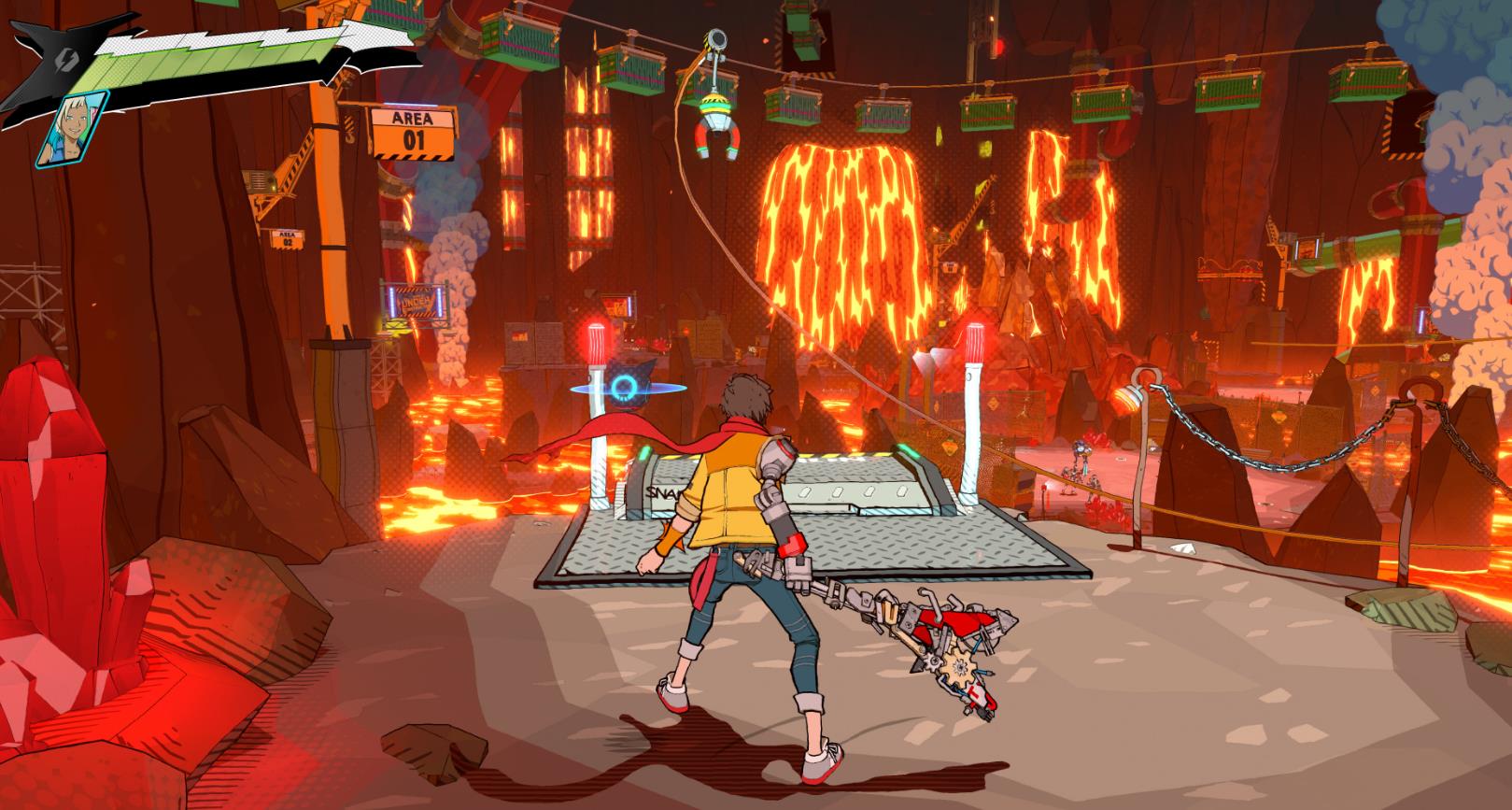Viewport: 1512px width, 810px height.
Task: Select the Peppermint partner portrait
Action: (x=73, y=127)
